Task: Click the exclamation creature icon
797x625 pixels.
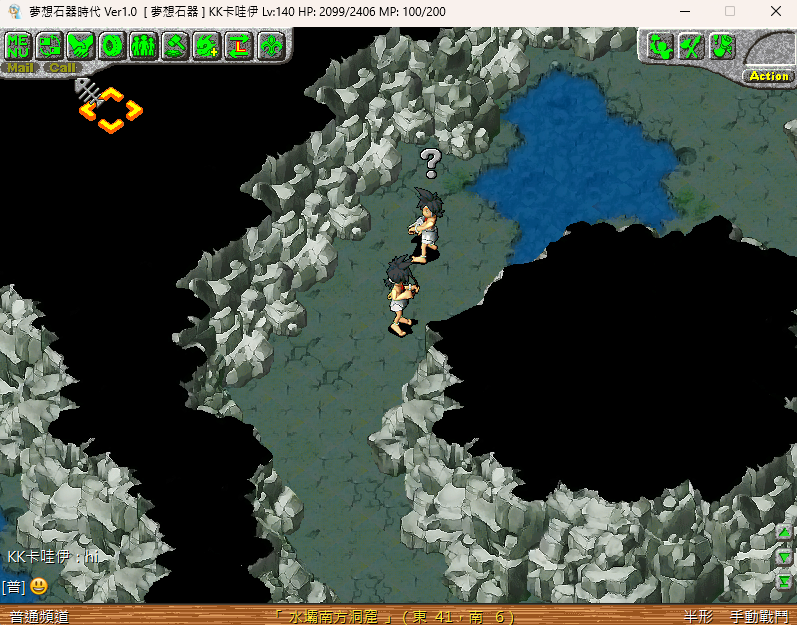Action: pyautogui.click(x=722, y=45)
